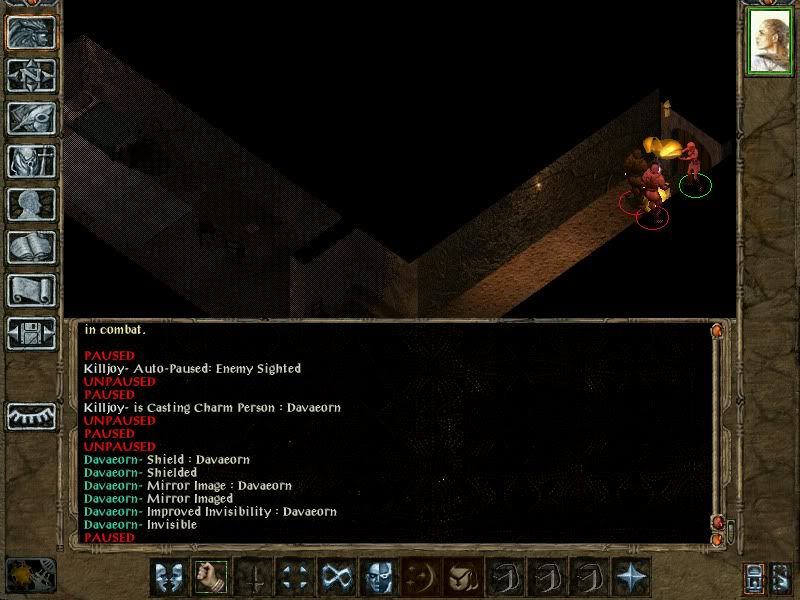Open the mage spellbook

click(x=31, y=247)
